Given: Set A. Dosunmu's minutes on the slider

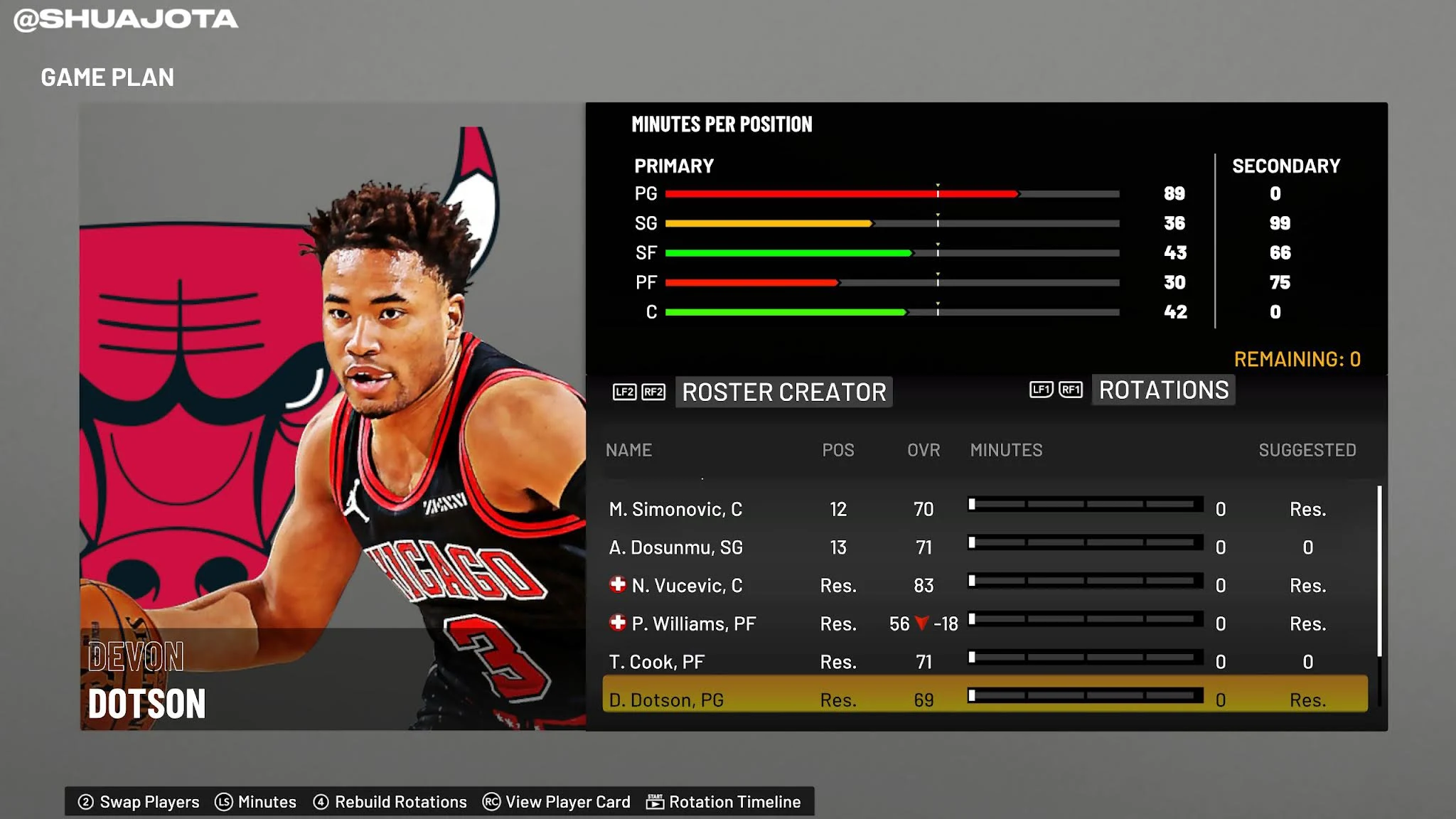Looking at the screenshot, I should point(1085,543).
